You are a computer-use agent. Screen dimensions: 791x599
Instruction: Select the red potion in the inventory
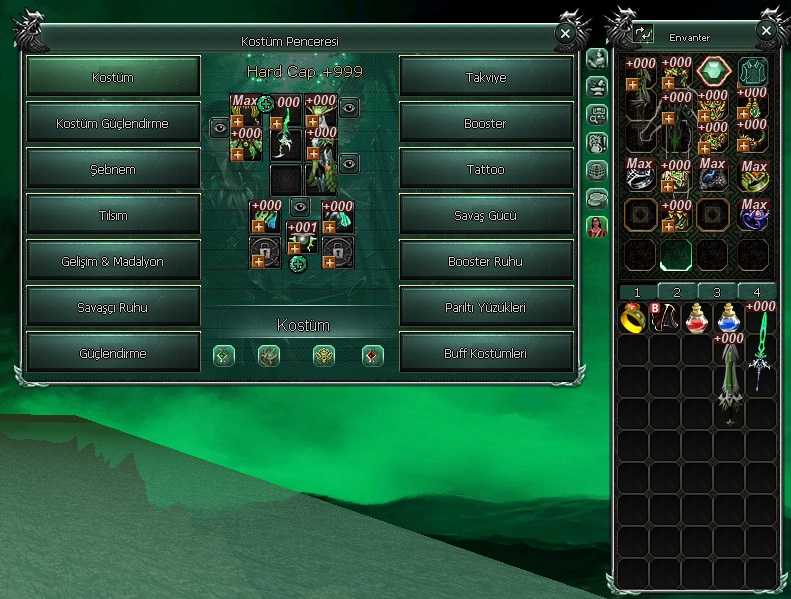point(698,318)
